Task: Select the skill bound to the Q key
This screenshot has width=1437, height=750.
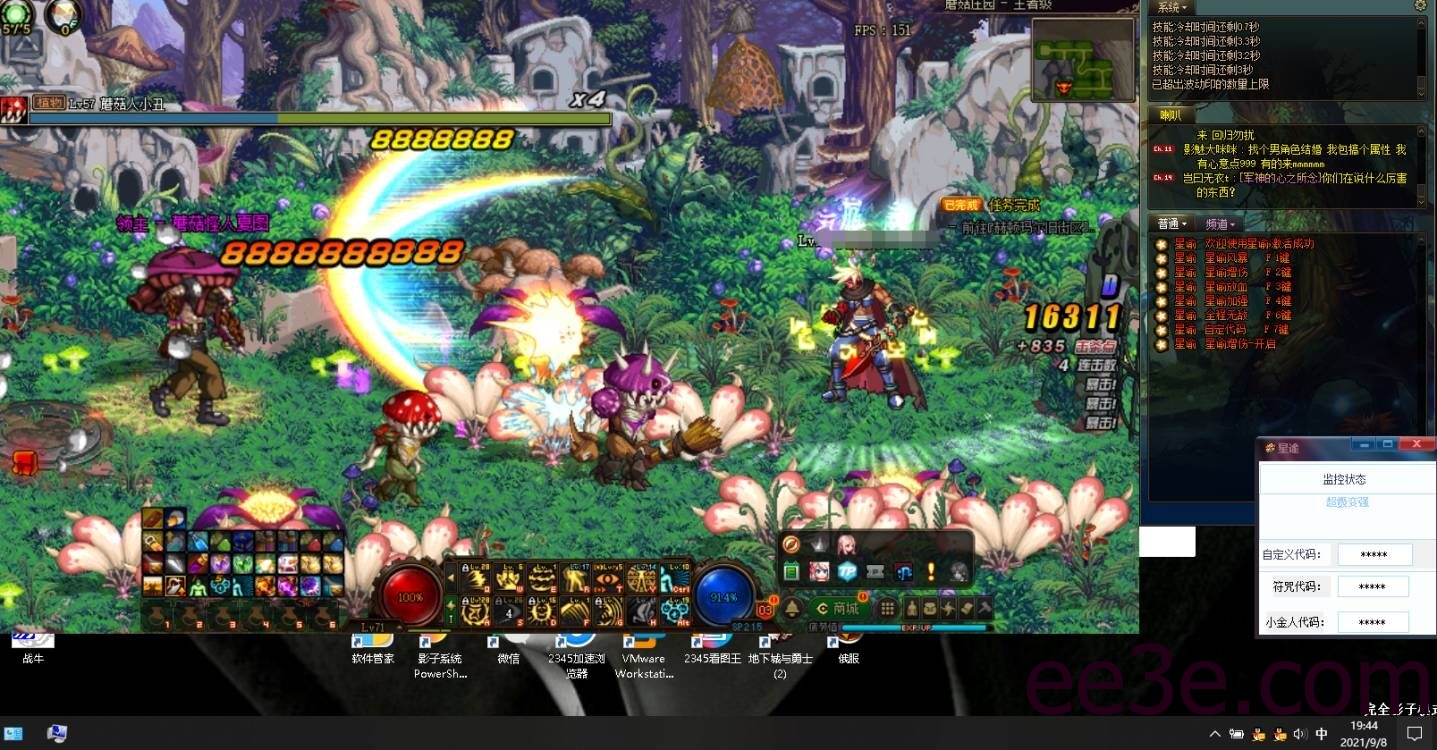Action: [475, 578]
